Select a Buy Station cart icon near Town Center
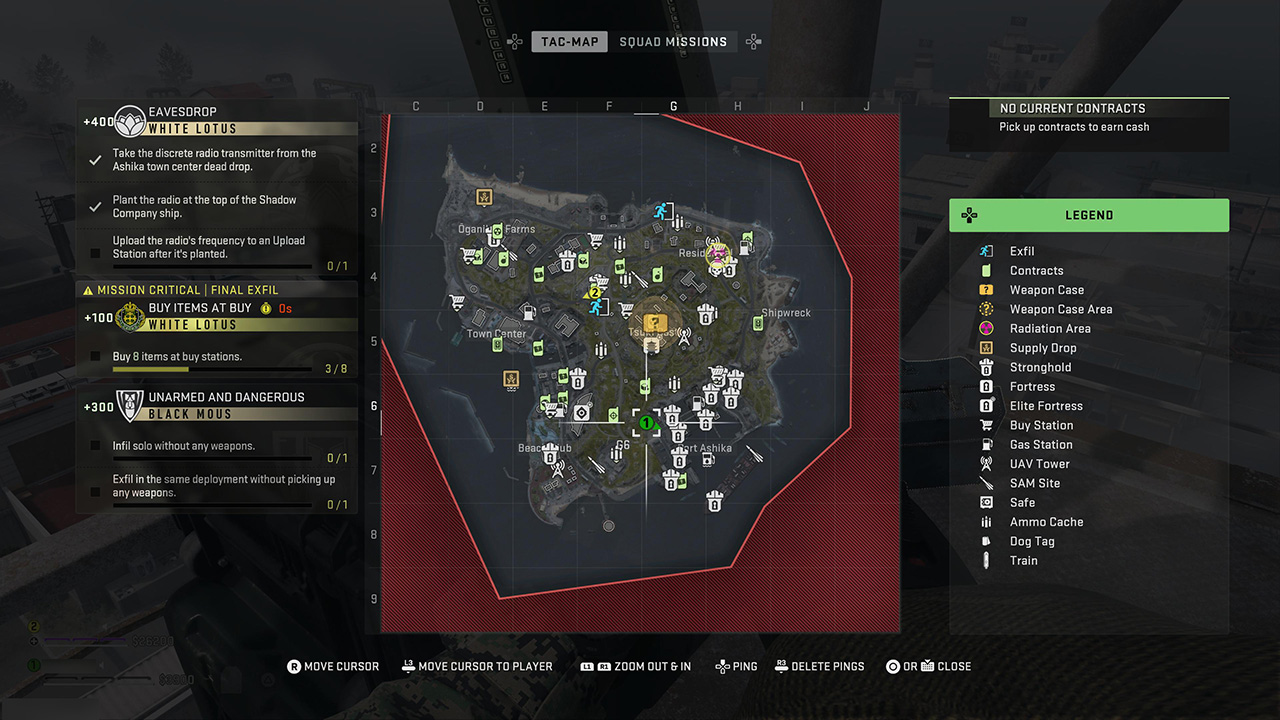 [x=457, y=301]
